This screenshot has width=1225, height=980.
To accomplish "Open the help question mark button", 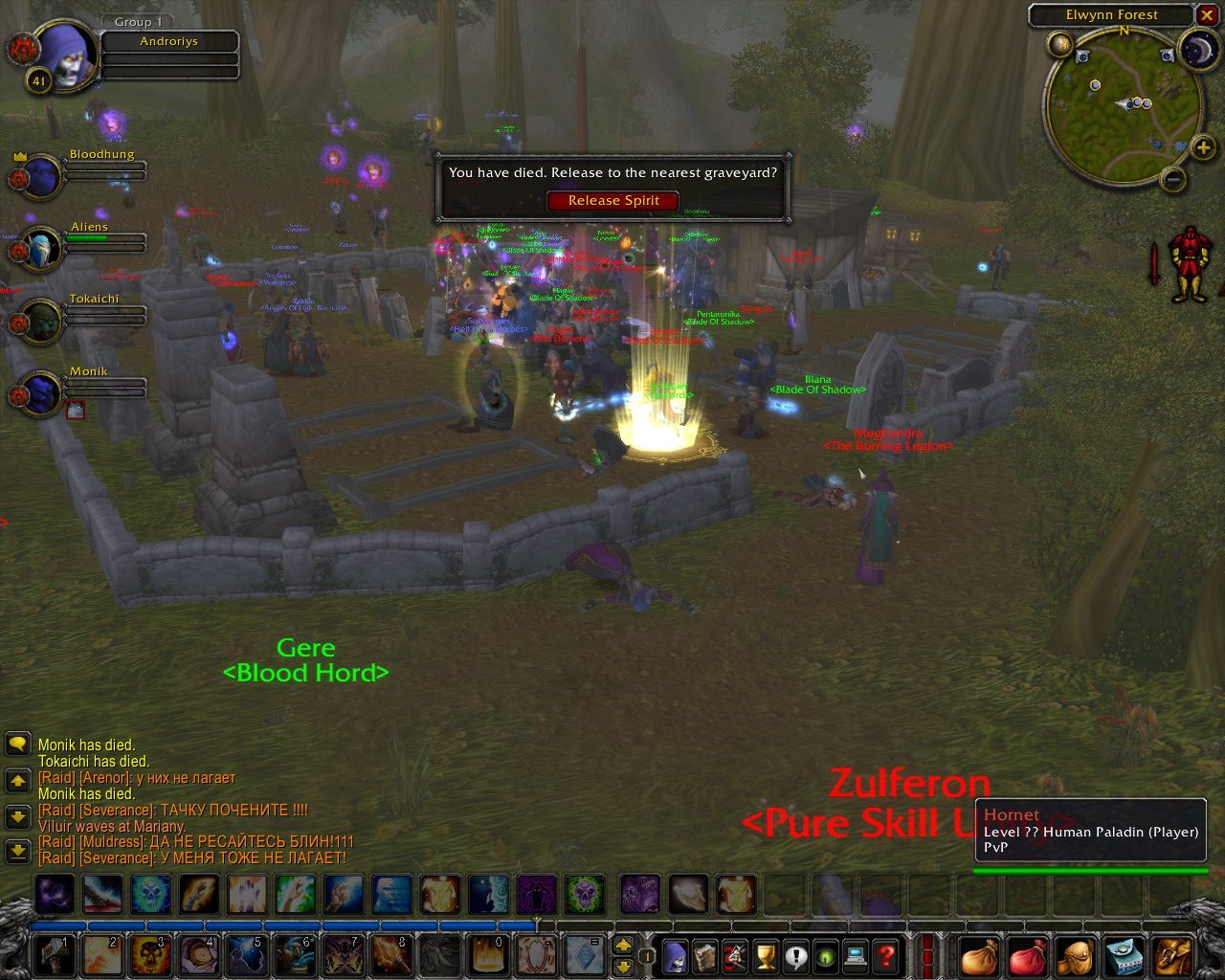I will click(886, 956).
